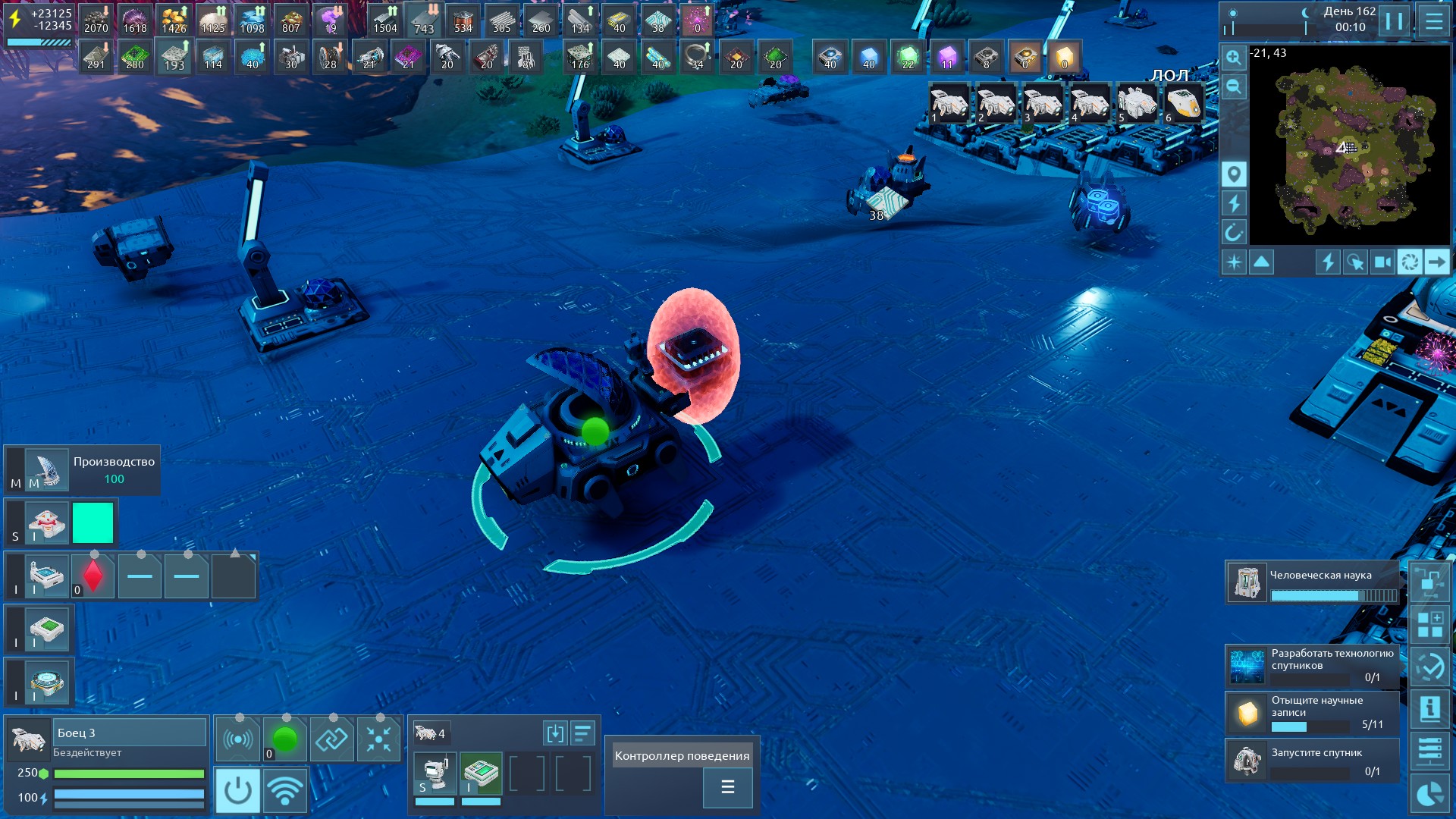1456x819 pixels.
Task: Select unit group slot number 1
Action: [949, 103]
